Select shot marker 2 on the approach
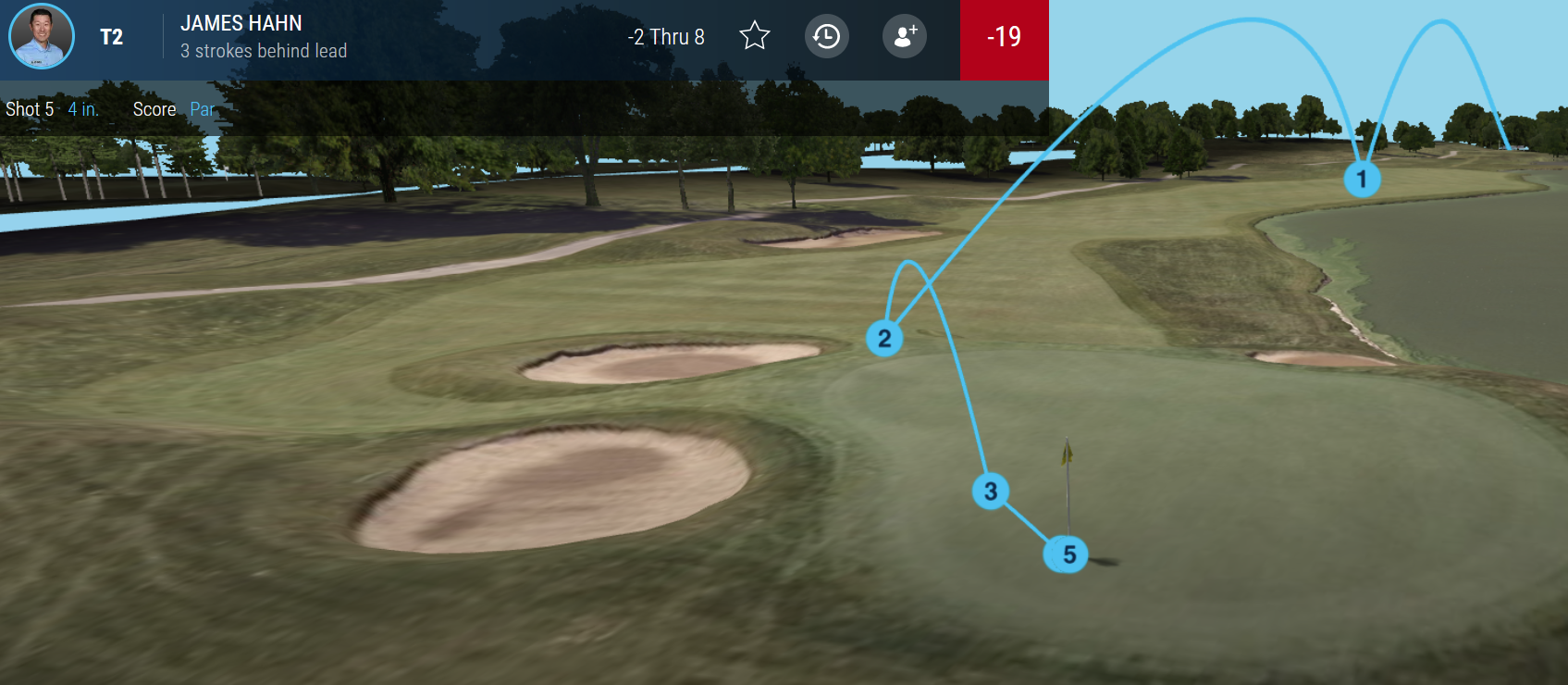The image size is (1568, 685). point(884,339)
